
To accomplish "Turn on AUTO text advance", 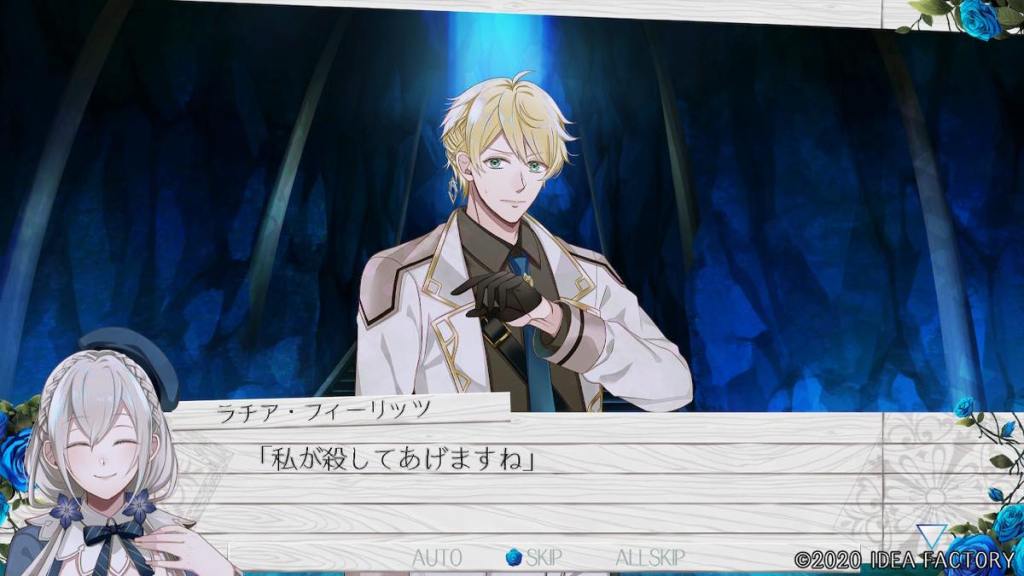I will tap(437, 557).
